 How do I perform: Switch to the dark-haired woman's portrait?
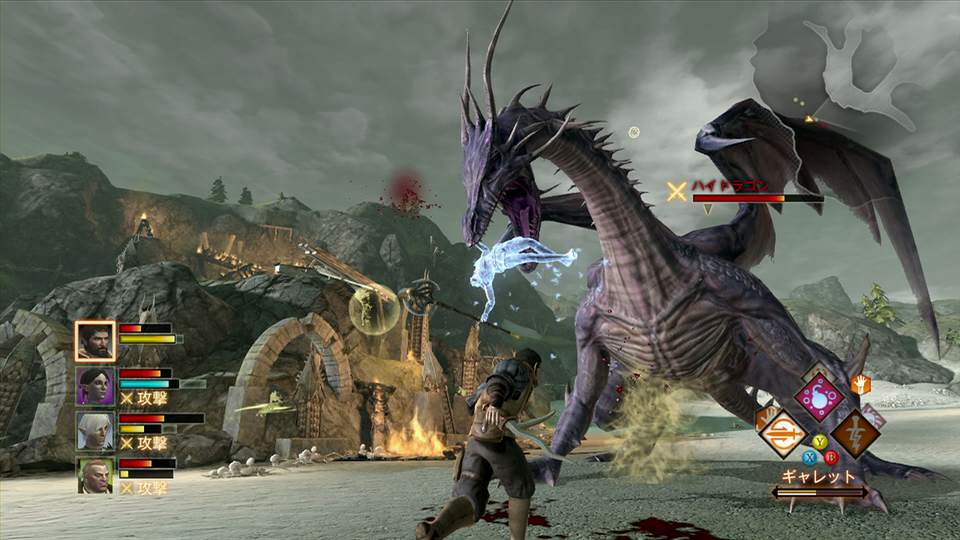coord(95,386)
